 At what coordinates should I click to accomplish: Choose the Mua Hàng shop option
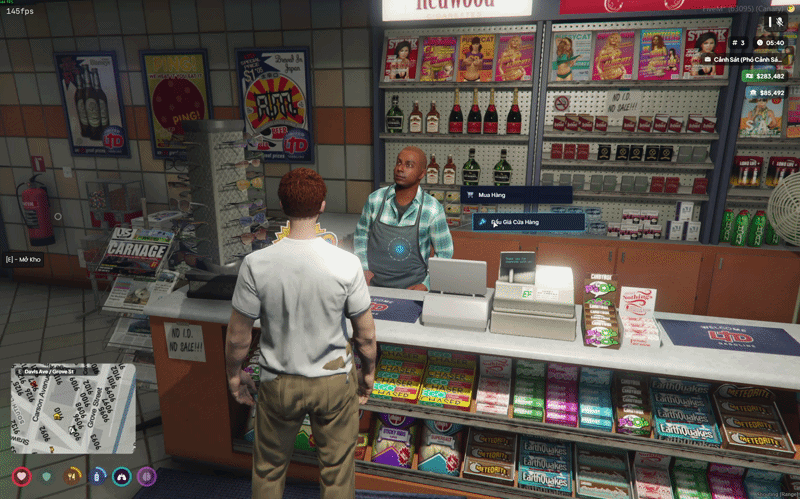point(516,195)
